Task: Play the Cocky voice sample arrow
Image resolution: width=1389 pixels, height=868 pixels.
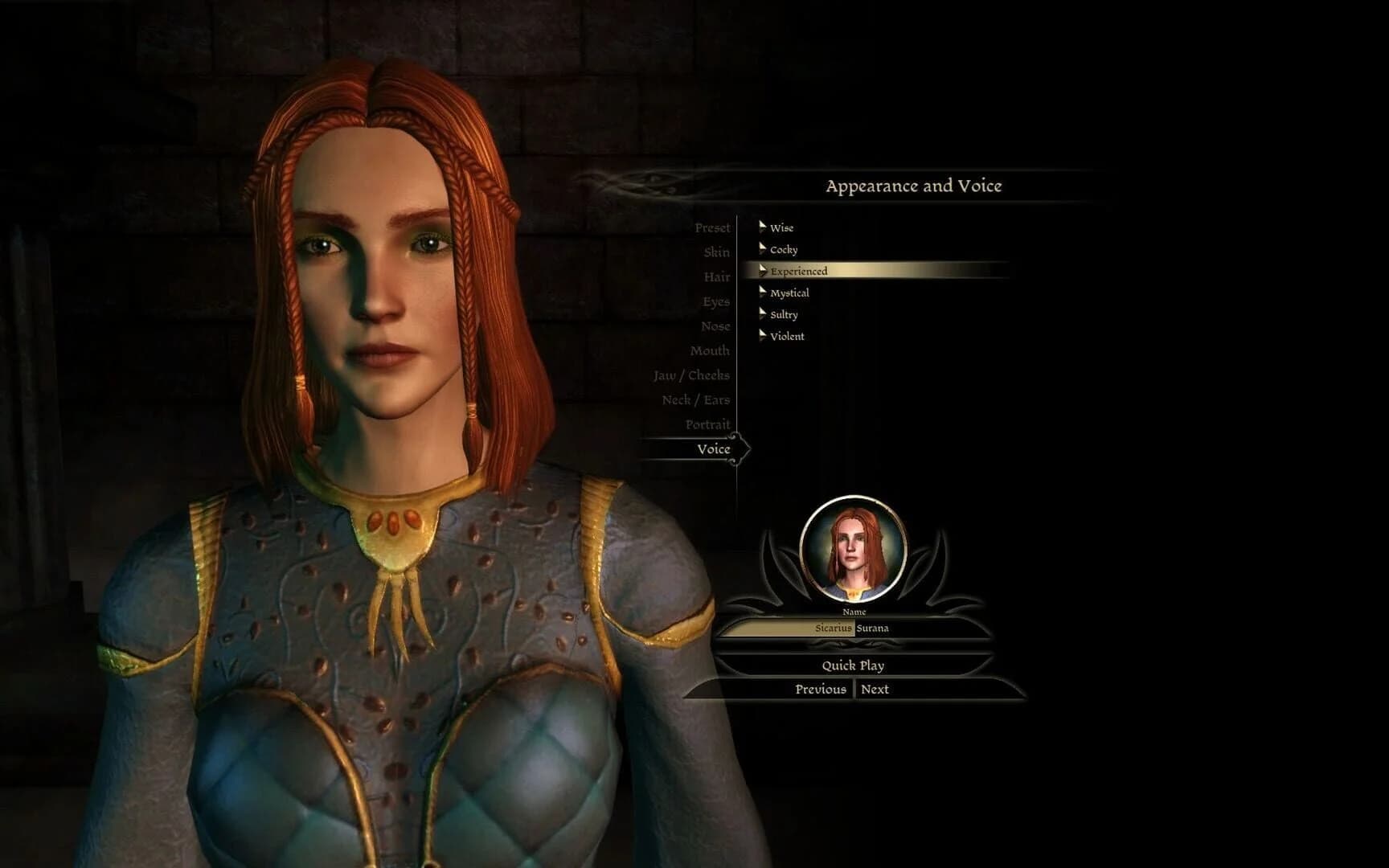Action: pos(762,249)
